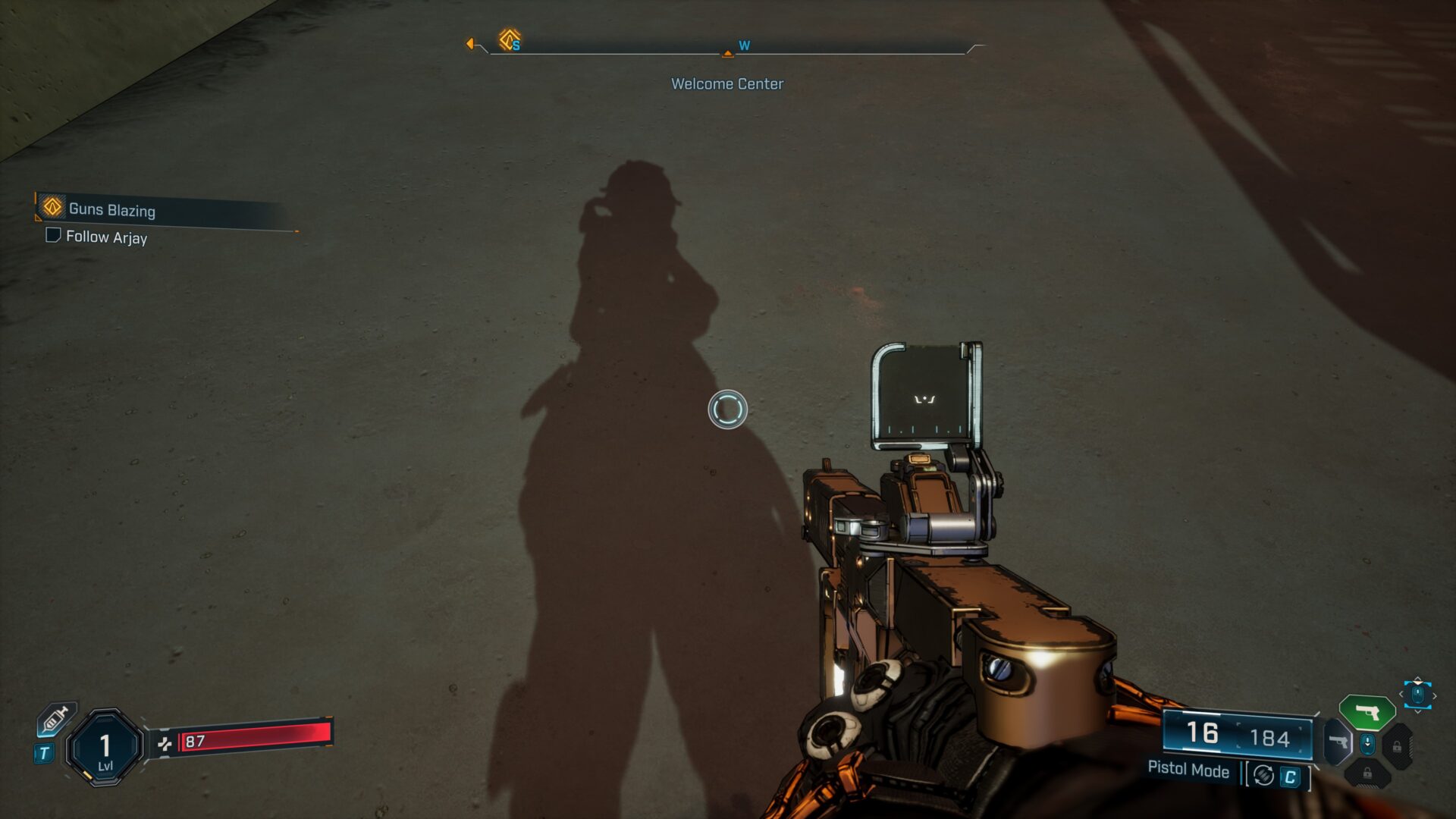
Task: Switch to the grey secondary pistol slot
Action: 1338,742
